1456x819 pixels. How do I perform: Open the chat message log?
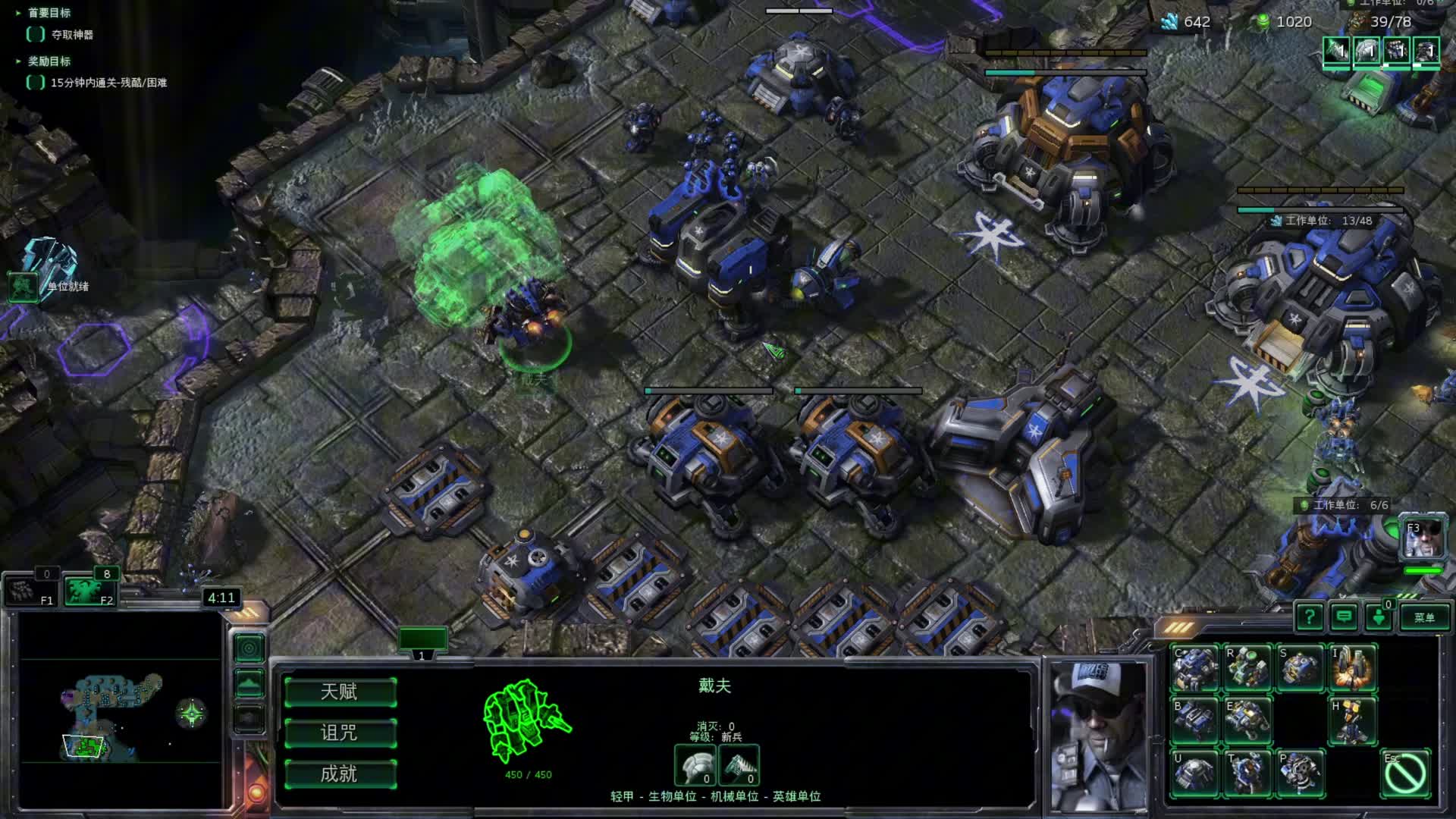pos(1344,617)
